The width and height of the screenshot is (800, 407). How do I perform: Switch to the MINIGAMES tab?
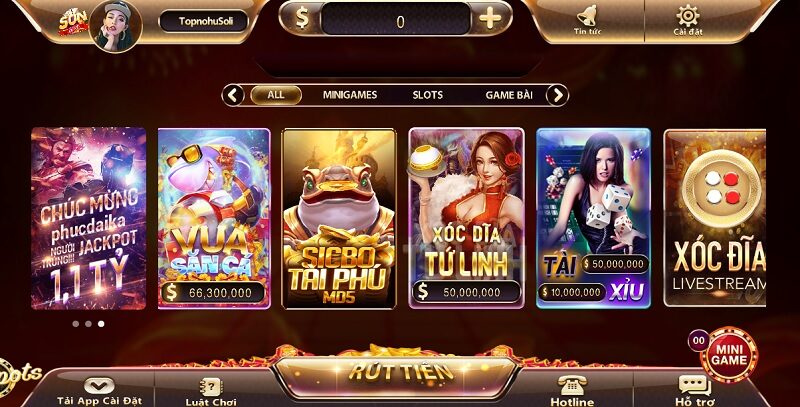click(350, 95)
